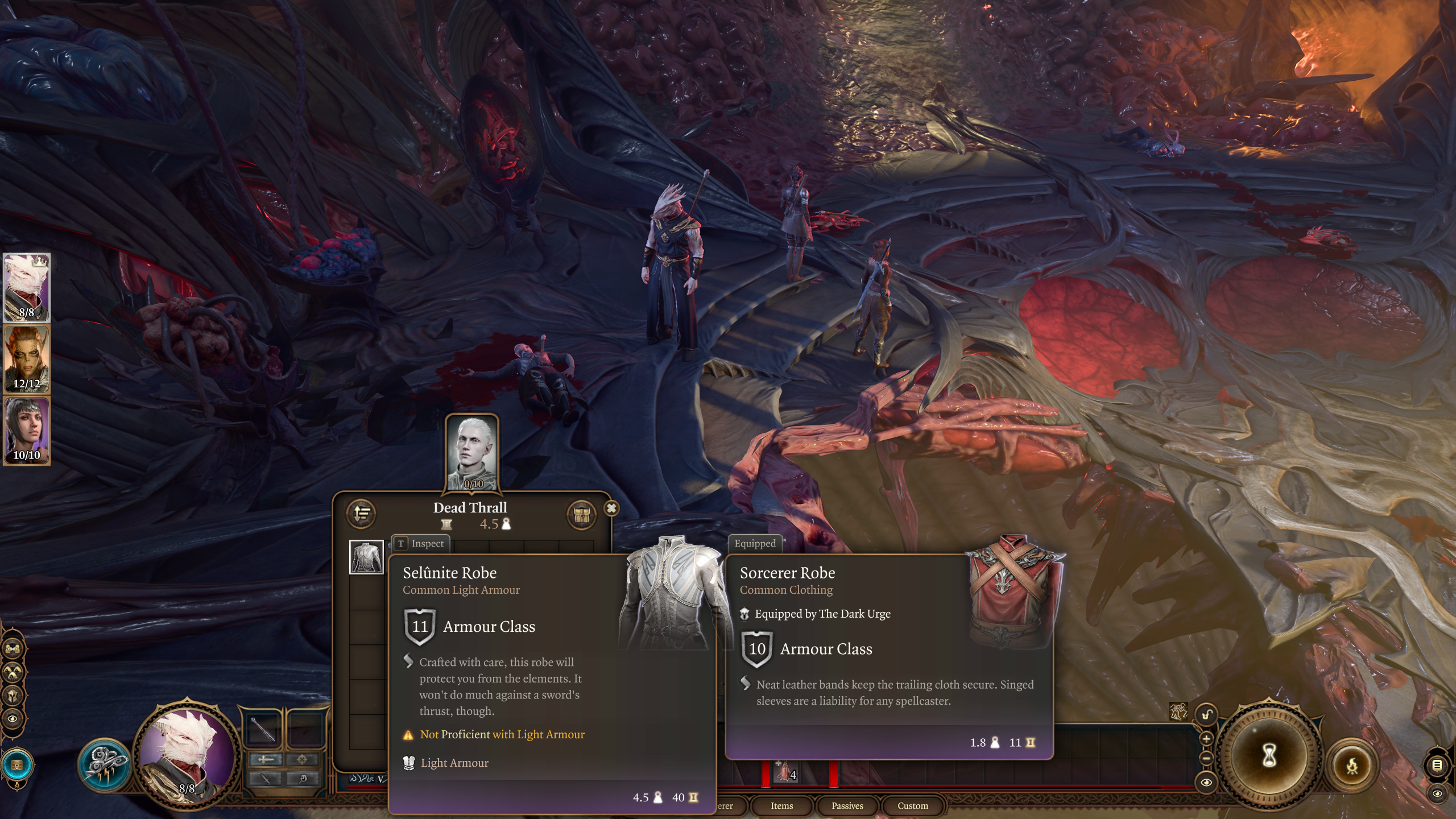
Task: Close the Dead Thrall loot window
Action: tap(611, 508)
